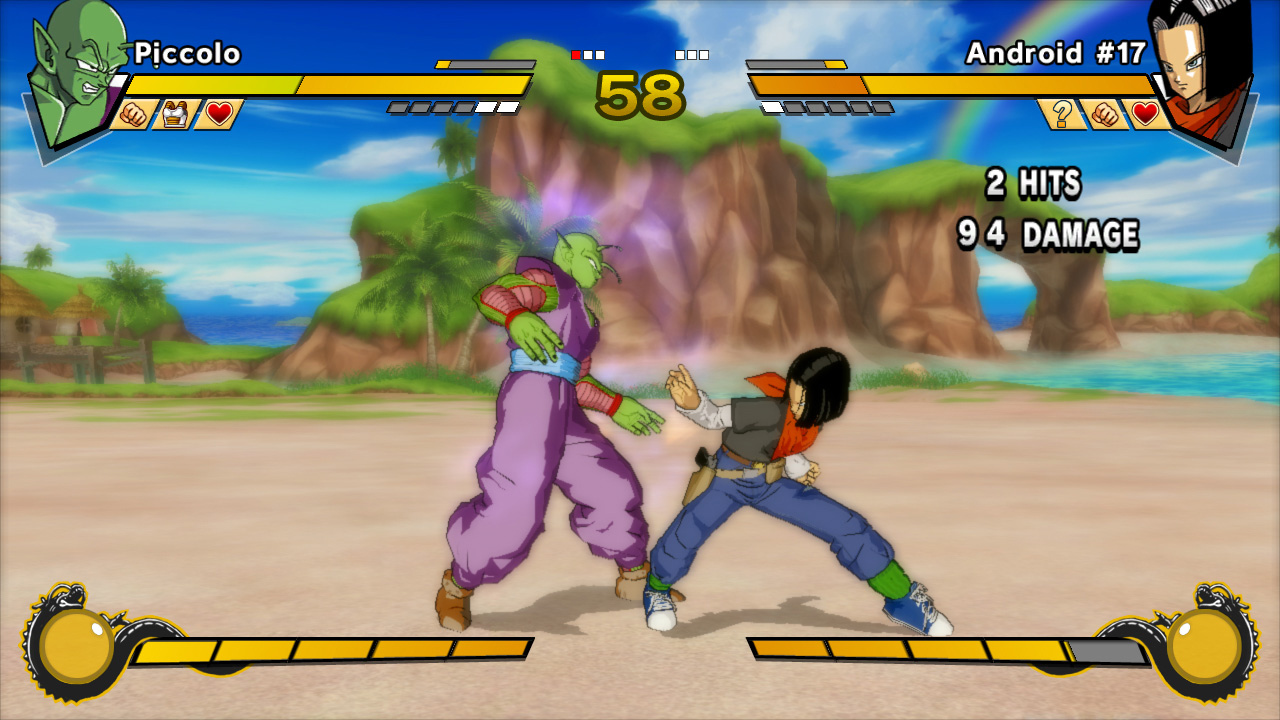This screenshot has width=1280, height=720.
Task: Select Android #17's heart skill icon
Action: click(1146, 115)
